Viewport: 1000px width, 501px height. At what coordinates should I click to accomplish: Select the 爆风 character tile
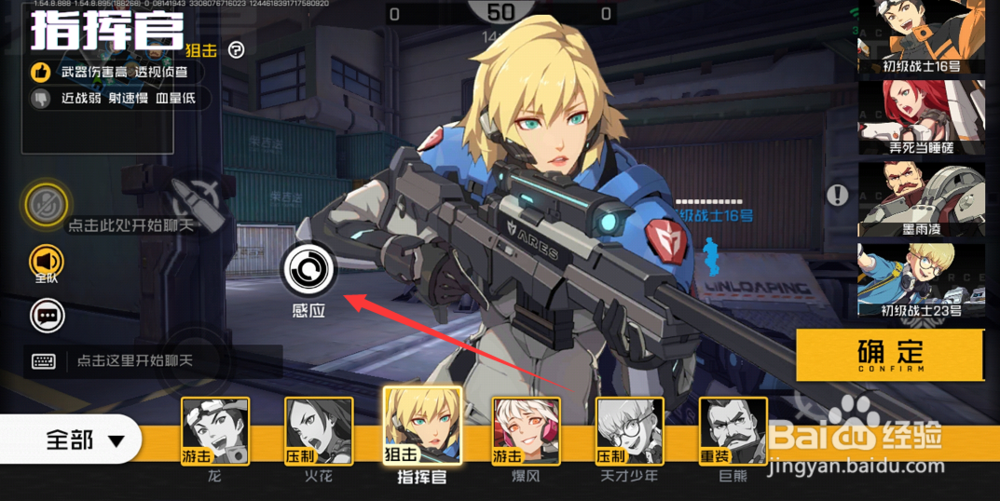[526, 431]
